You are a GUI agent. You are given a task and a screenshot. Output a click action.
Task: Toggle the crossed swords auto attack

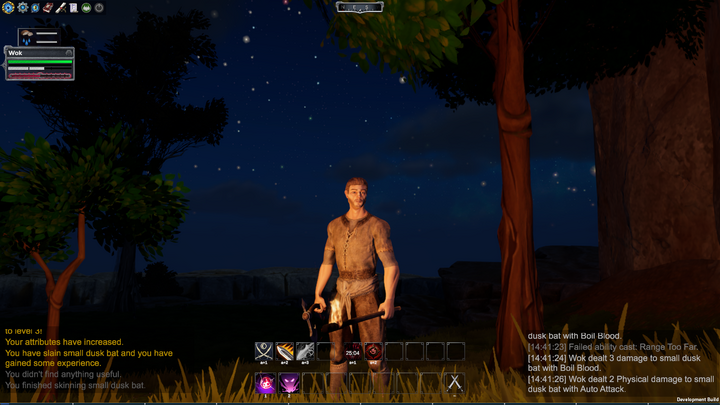pyautogui.click(x=454, y=382)
